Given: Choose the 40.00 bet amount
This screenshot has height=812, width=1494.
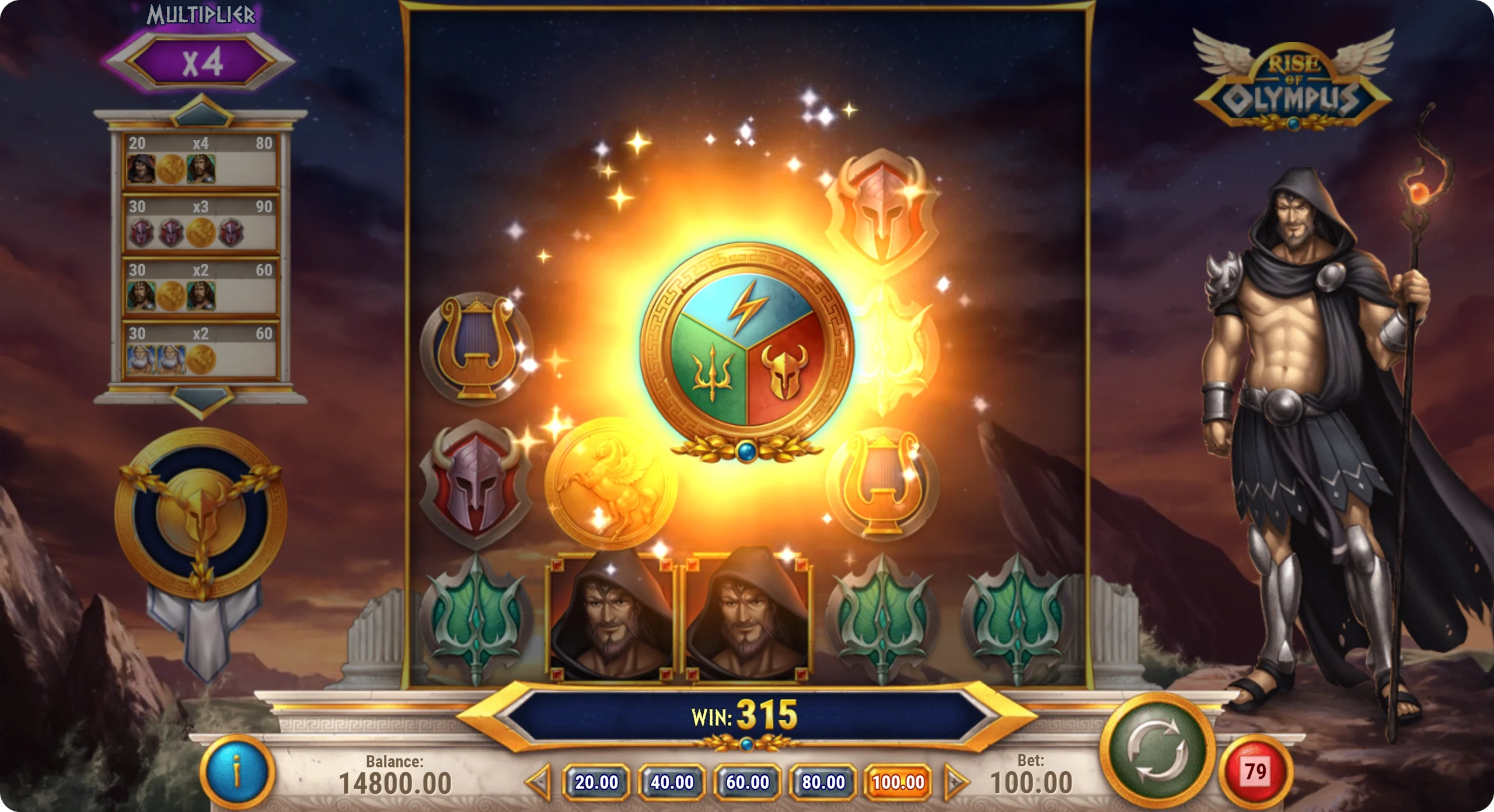Looking at the screenshot, I should click(672, 782).
